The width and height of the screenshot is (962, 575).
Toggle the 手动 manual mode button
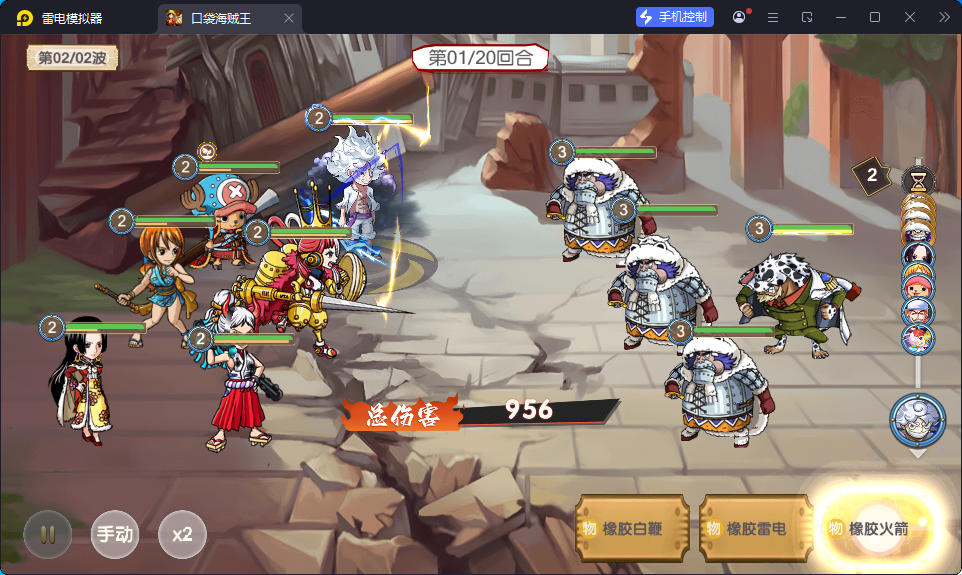coord(115,534)
